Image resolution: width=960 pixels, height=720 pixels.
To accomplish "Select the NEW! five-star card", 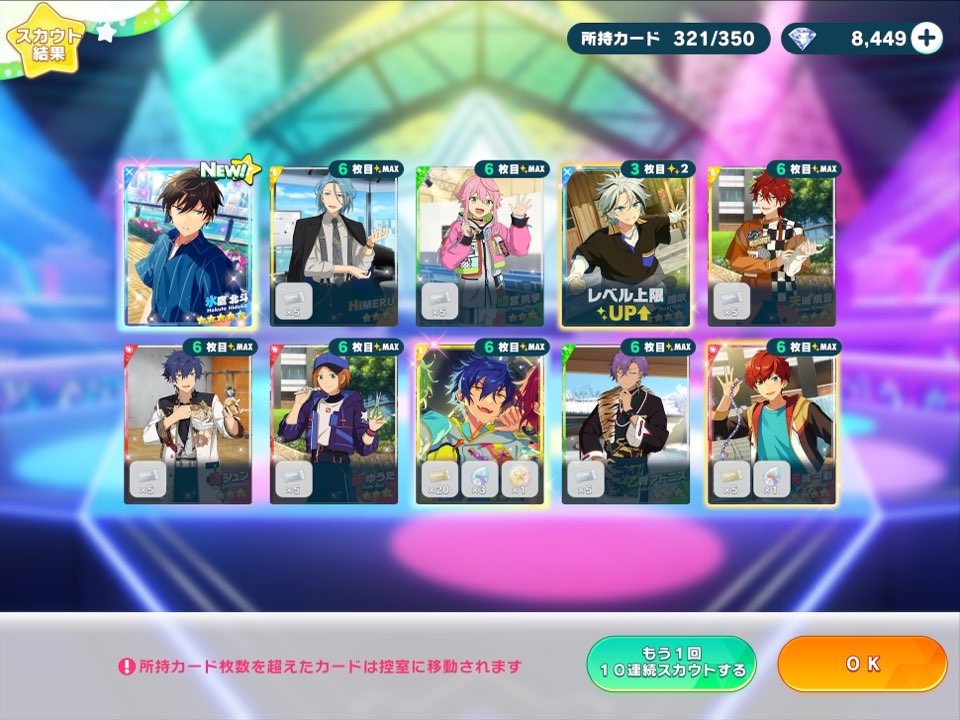I will (x=188, y=245).
